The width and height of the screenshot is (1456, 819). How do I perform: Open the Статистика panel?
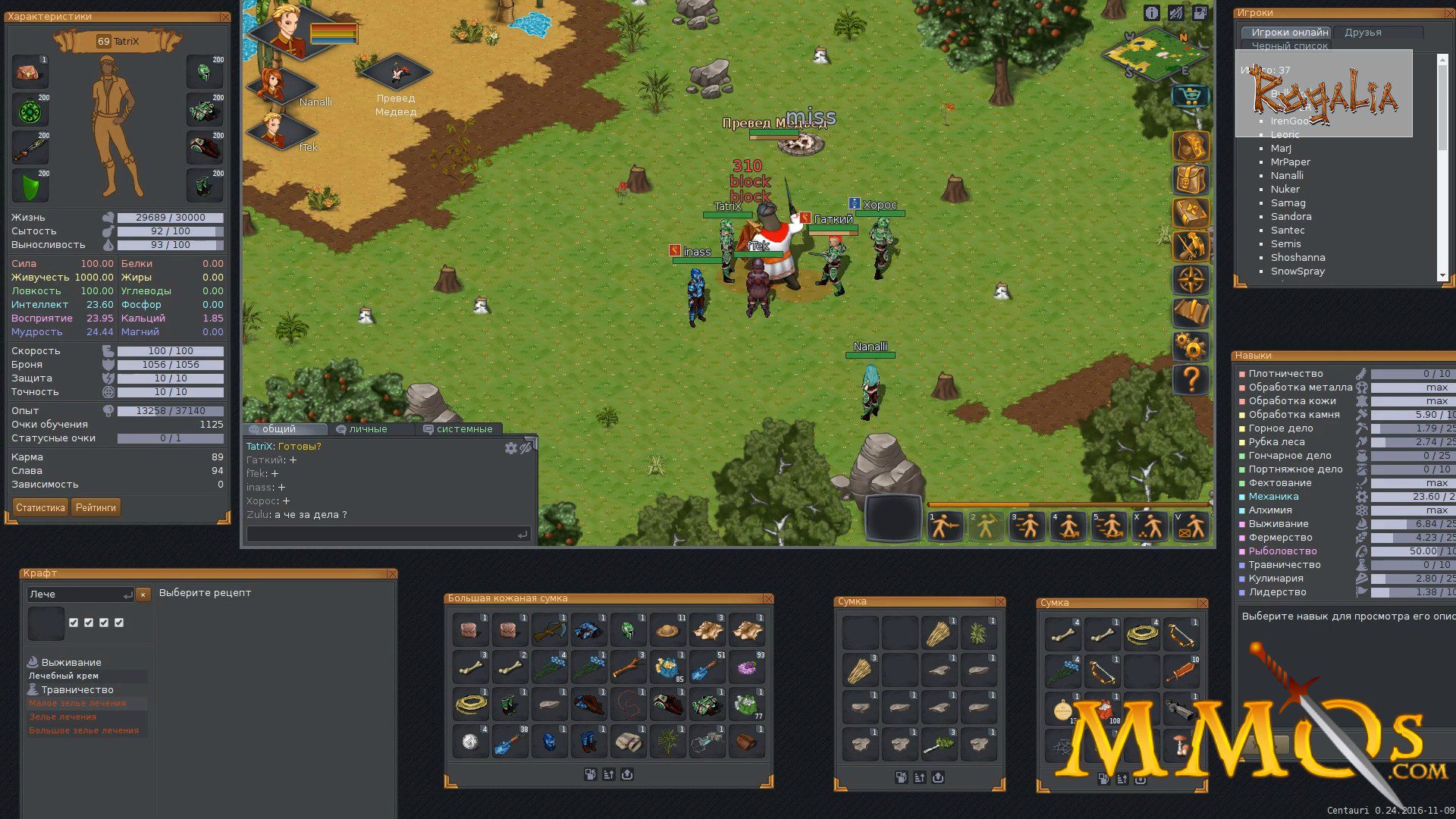pyautogui.click(x=40, y=507)
